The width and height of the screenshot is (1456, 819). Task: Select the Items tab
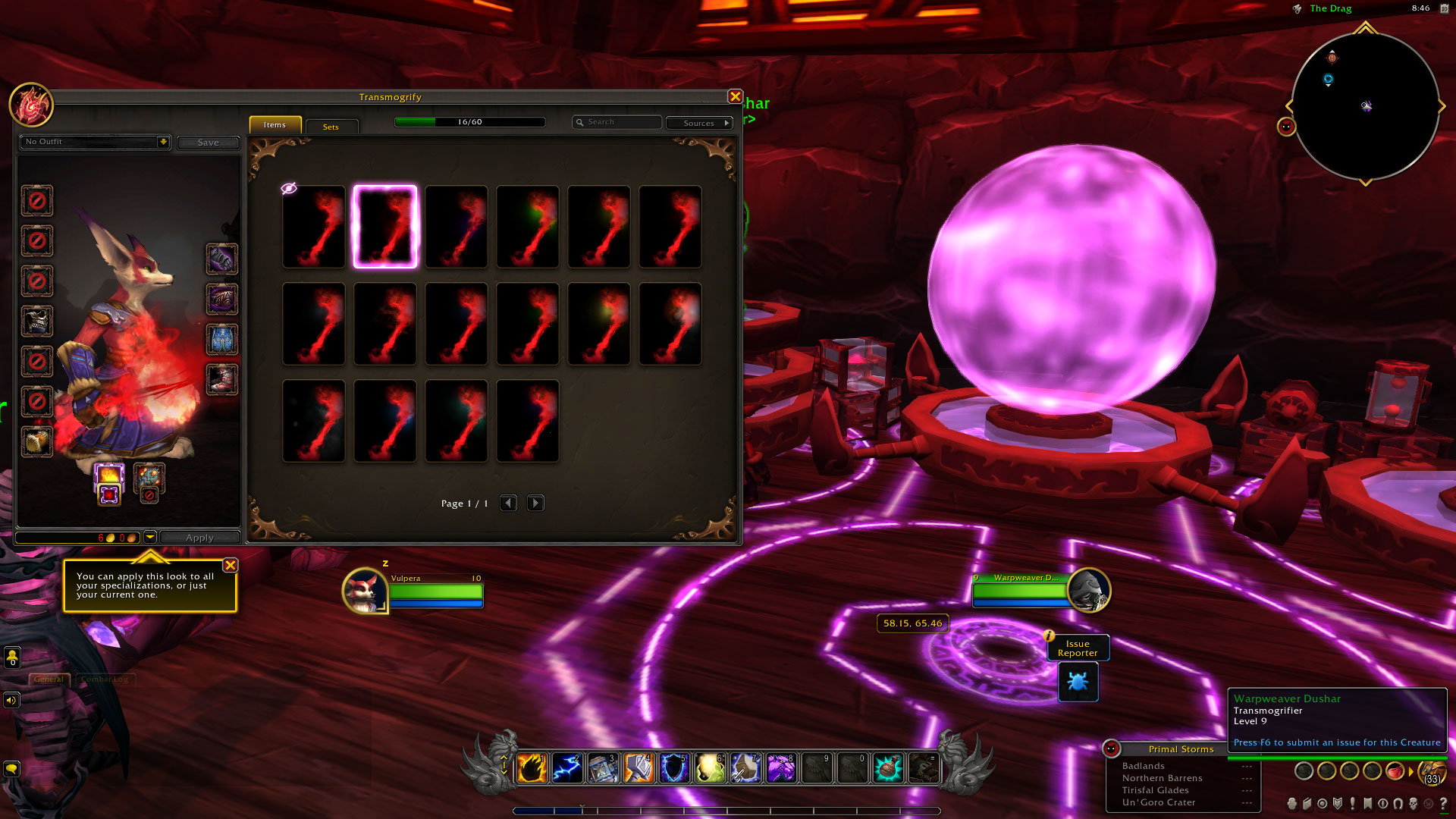tap(275, 125)
